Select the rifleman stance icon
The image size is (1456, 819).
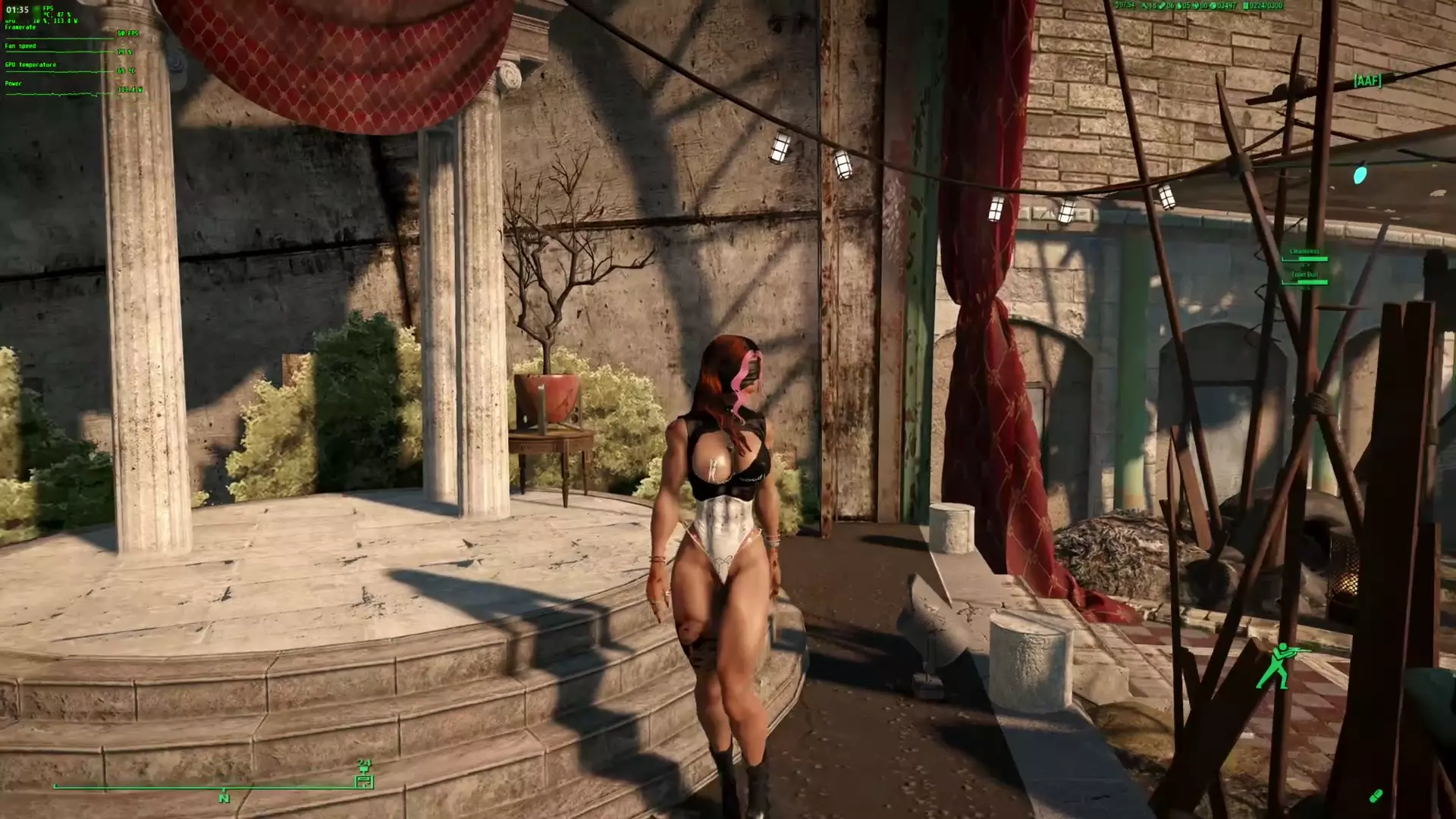pyautogui.click(x=1276, y=665)
